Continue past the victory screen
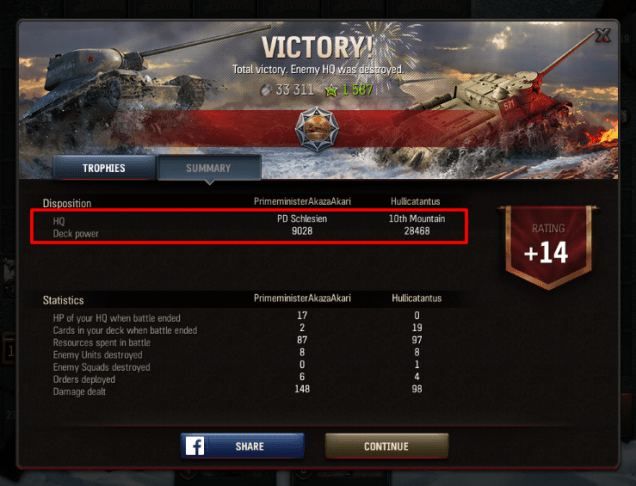The image size is (636, 486). tap(386, 446)
